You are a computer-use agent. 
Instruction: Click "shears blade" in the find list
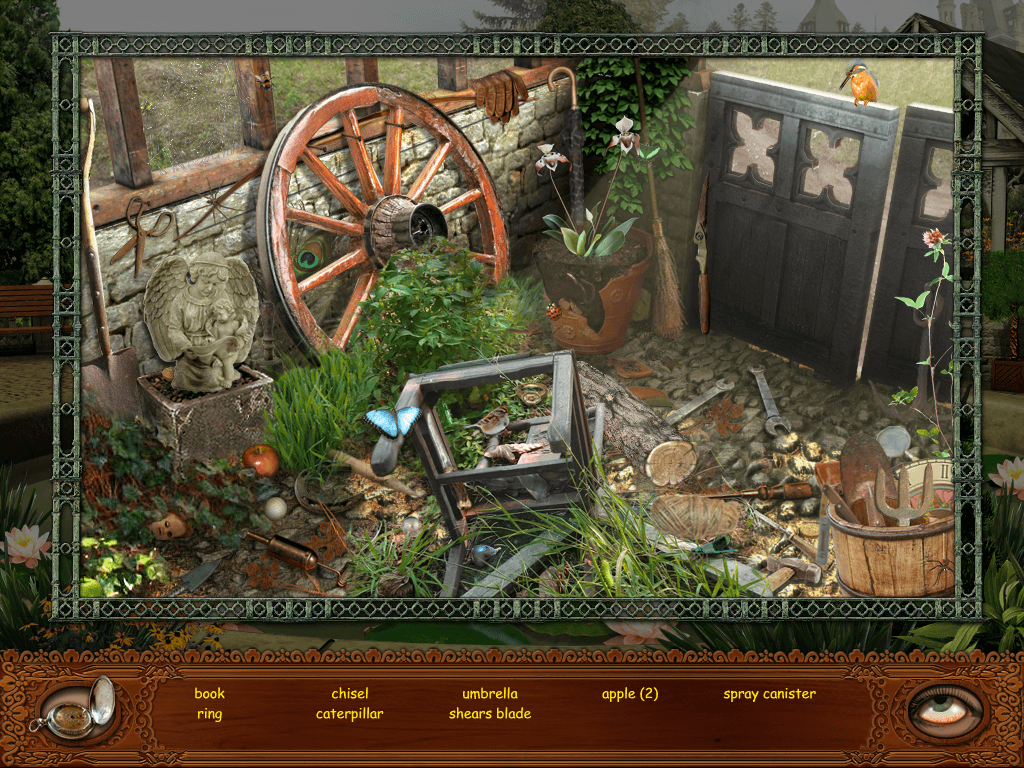coord(490,714)
